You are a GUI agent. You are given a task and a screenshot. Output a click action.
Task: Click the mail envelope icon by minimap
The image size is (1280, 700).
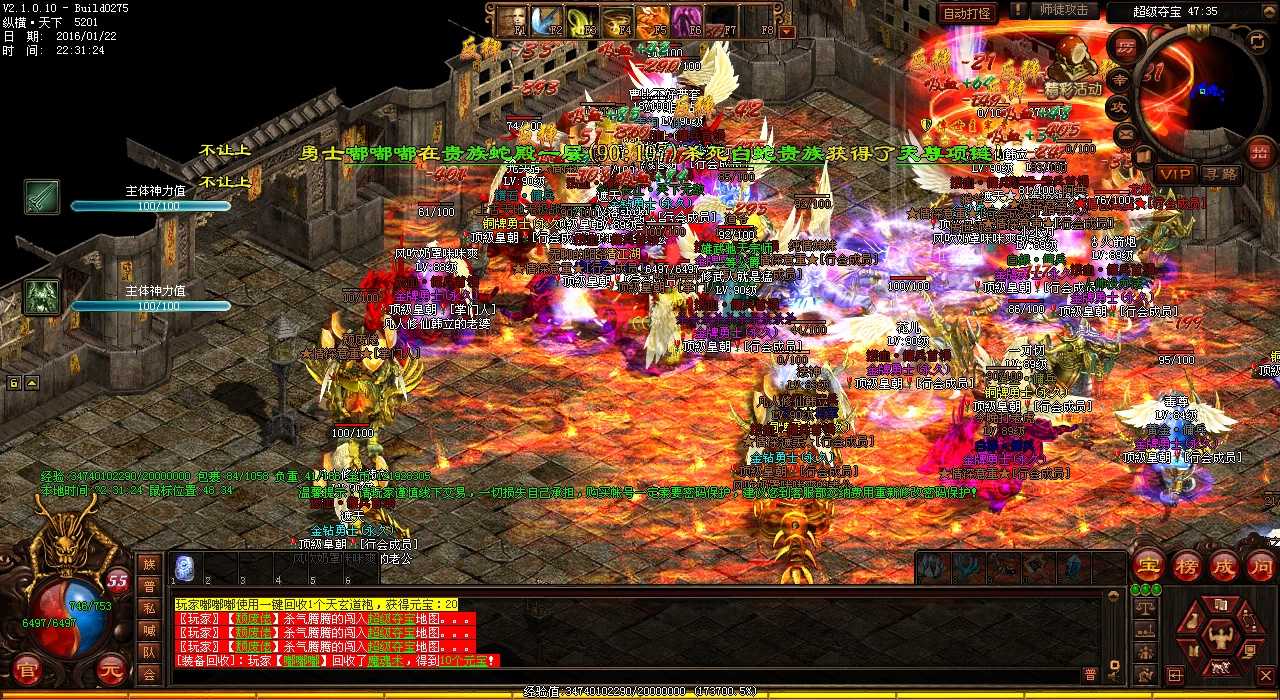tap(1127, 133)
